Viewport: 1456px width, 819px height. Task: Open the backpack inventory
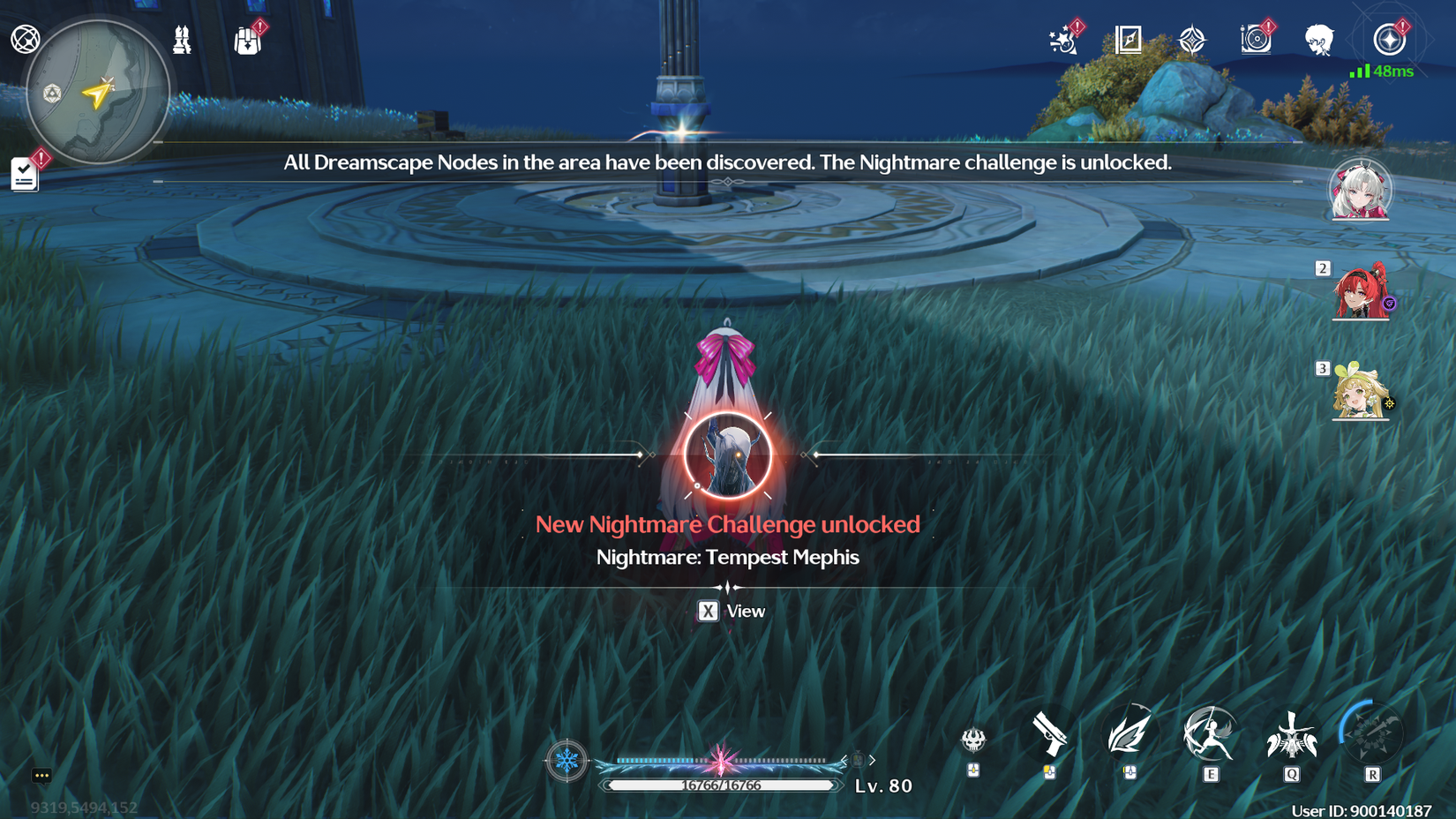point(248,40)
